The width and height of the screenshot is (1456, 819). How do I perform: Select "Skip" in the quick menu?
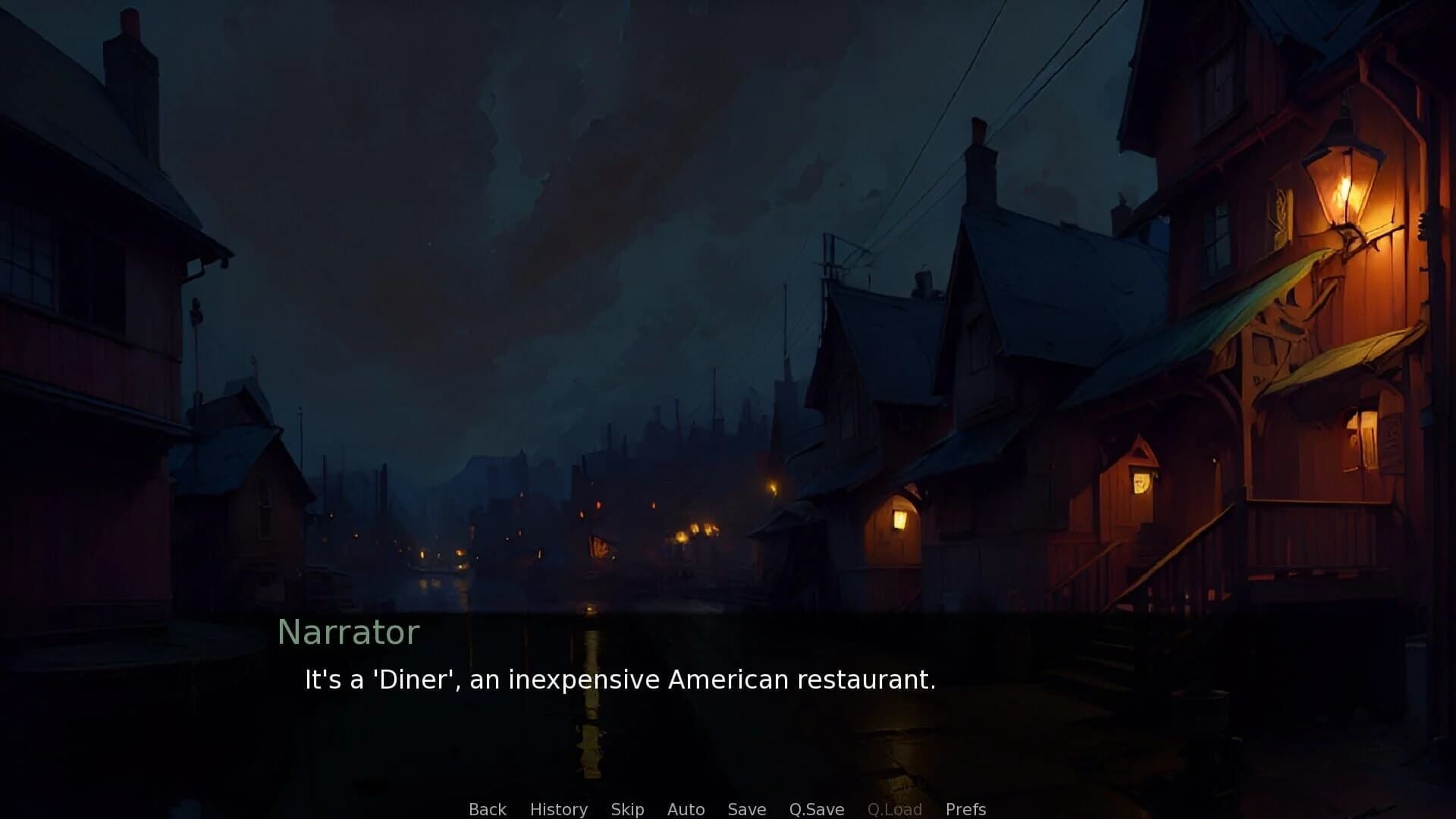[627, 808]
